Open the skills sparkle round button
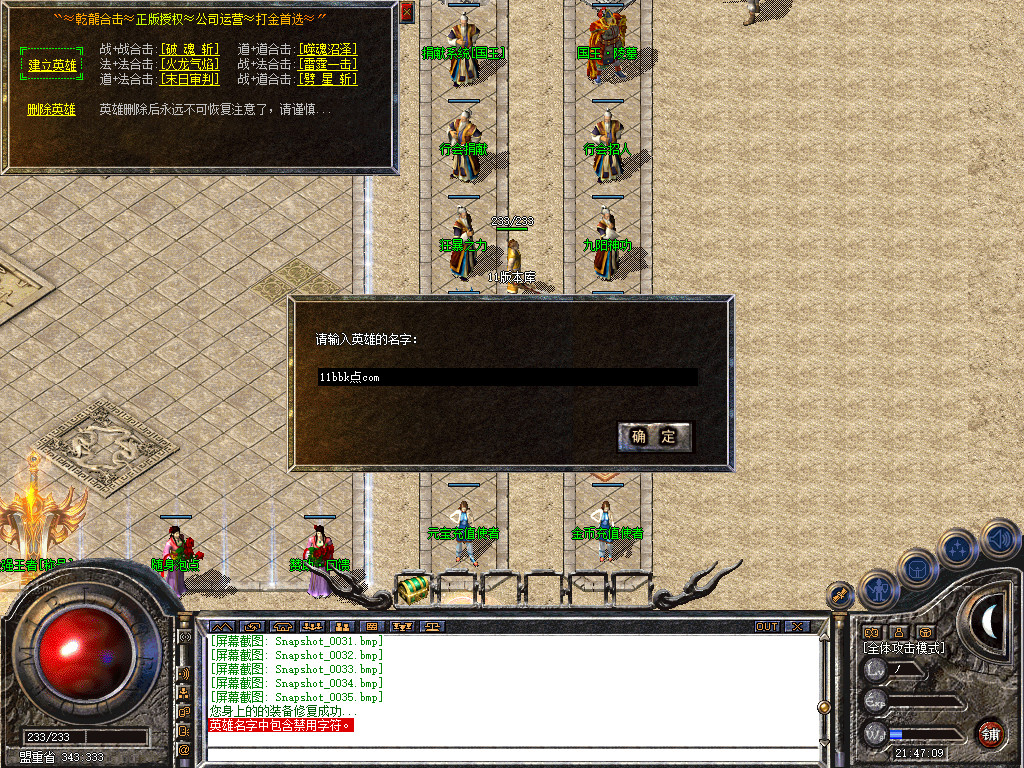The width and height of the screenshot is (1024, 768). tap(958, 548)
